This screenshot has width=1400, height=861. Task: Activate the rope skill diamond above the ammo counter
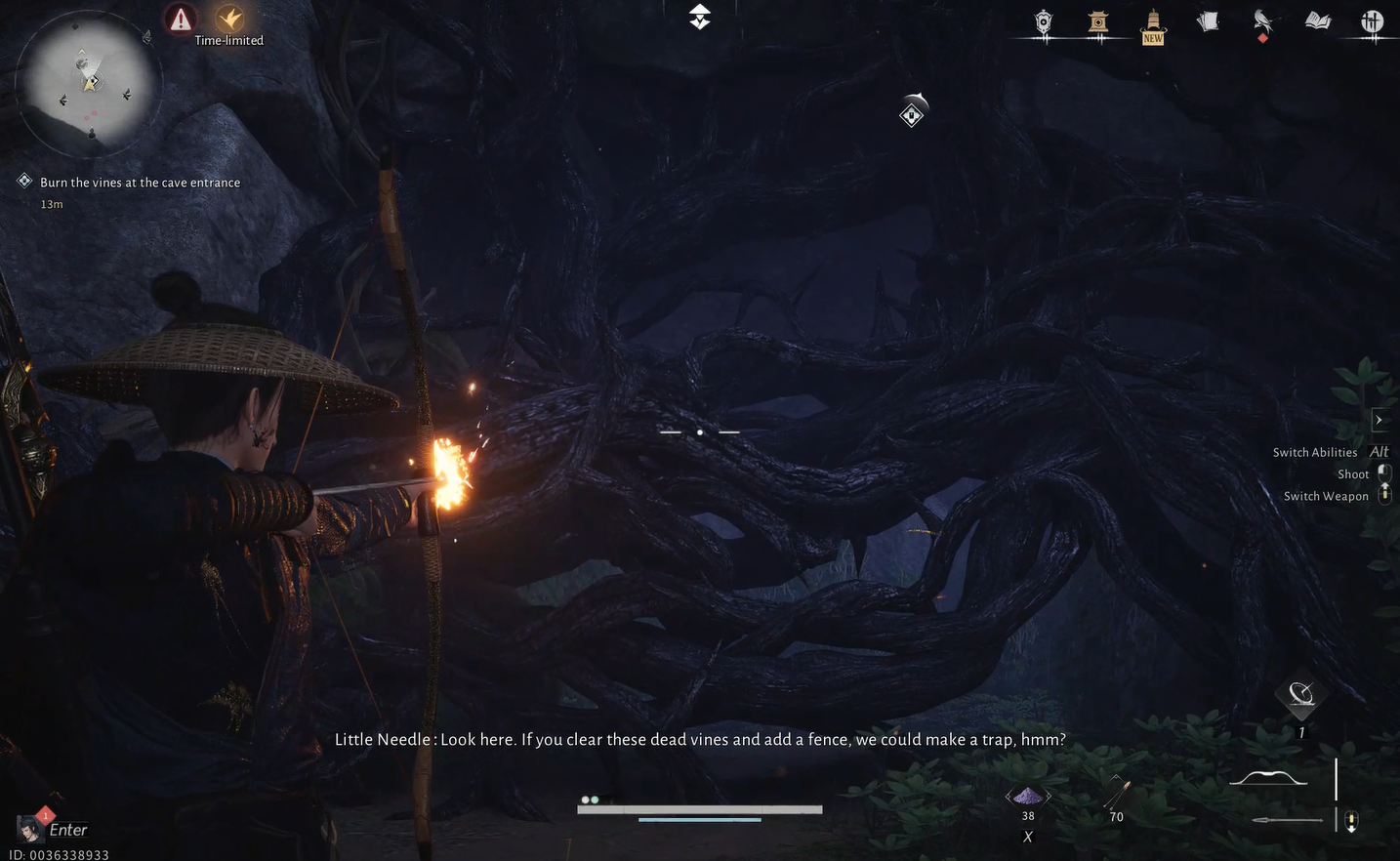coord(1301,696)
